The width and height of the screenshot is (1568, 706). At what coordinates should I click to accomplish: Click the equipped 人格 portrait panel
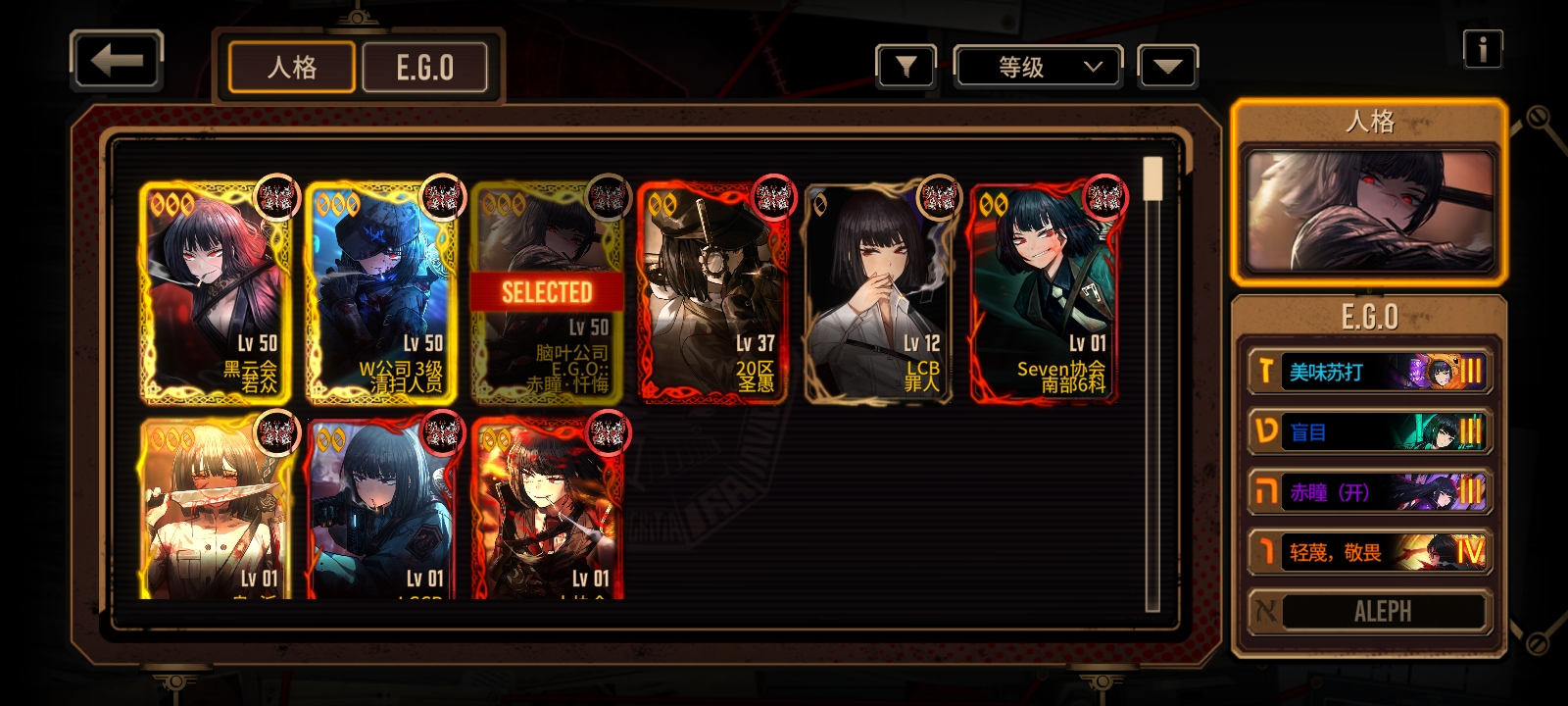click(x=1369, y=209)
